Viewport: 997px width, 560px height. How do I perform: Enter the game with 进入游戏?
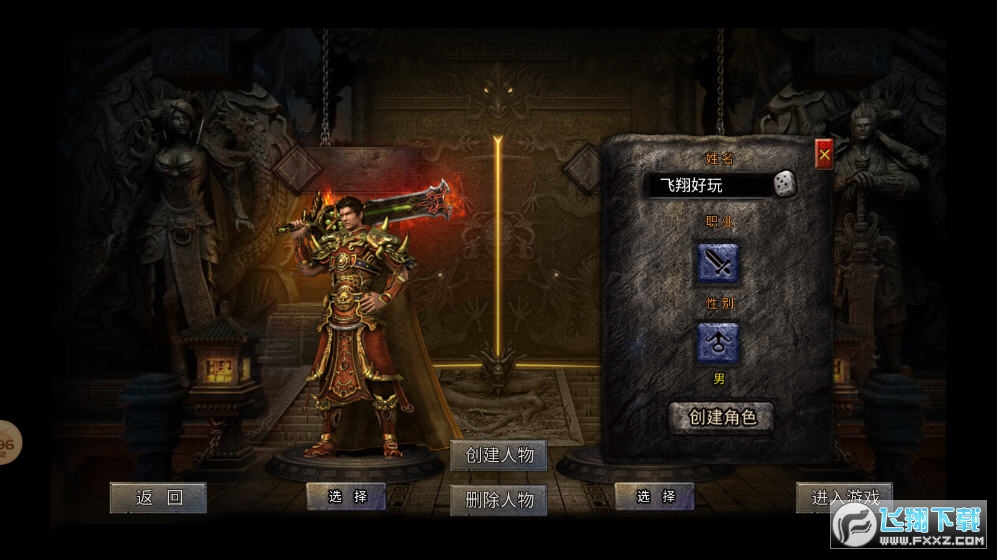tap(845, 497)
